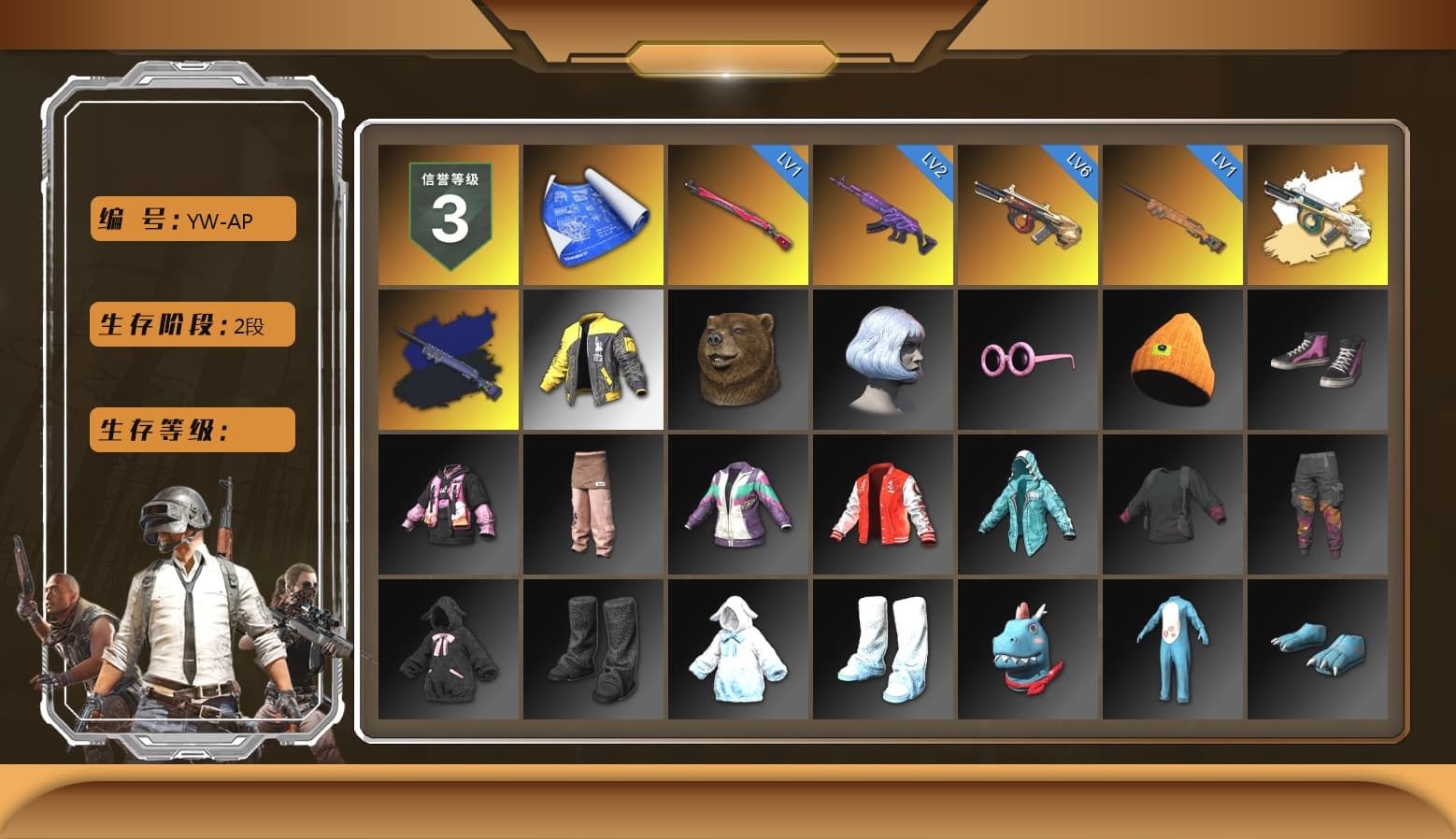Screen dimensions: 1456x839
Task: Select the red baseball varsity jacket
Action: [x=880, y=505]
